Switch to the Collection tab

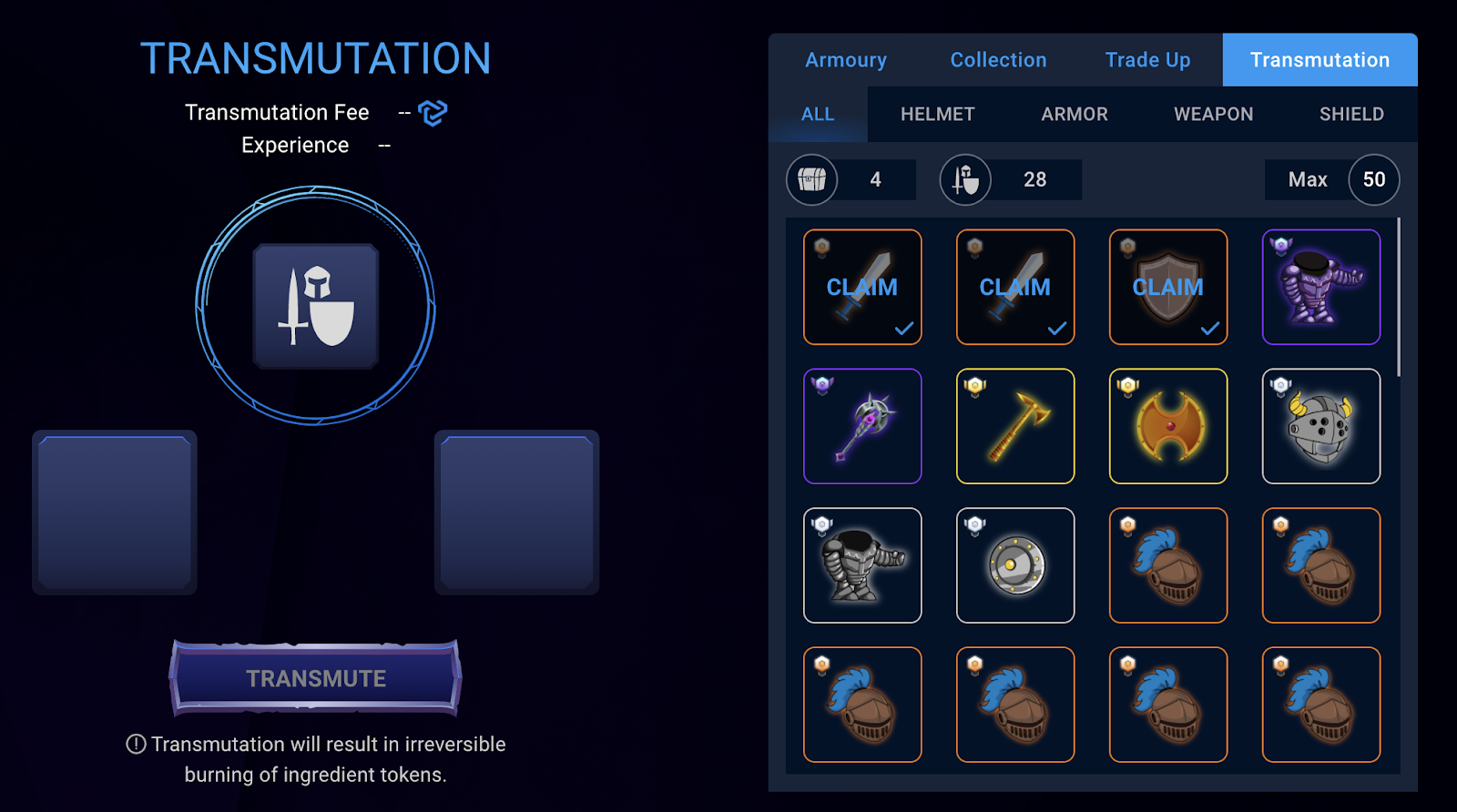[x=998, y=60]
